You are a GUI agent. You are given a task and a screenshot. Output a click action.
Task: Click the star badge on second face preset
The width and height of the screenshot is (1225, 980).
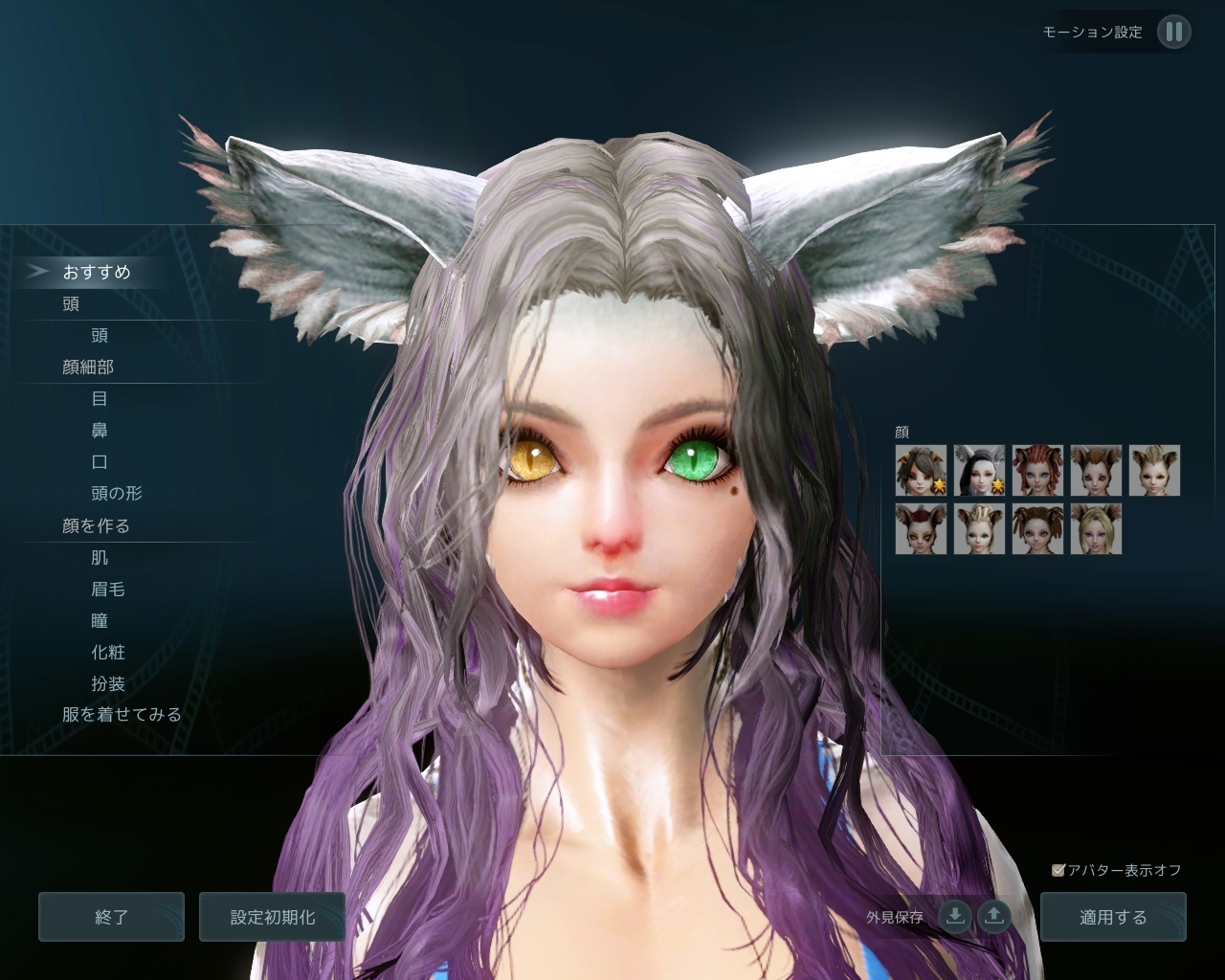pyautogui.click(x=999, y=485)
